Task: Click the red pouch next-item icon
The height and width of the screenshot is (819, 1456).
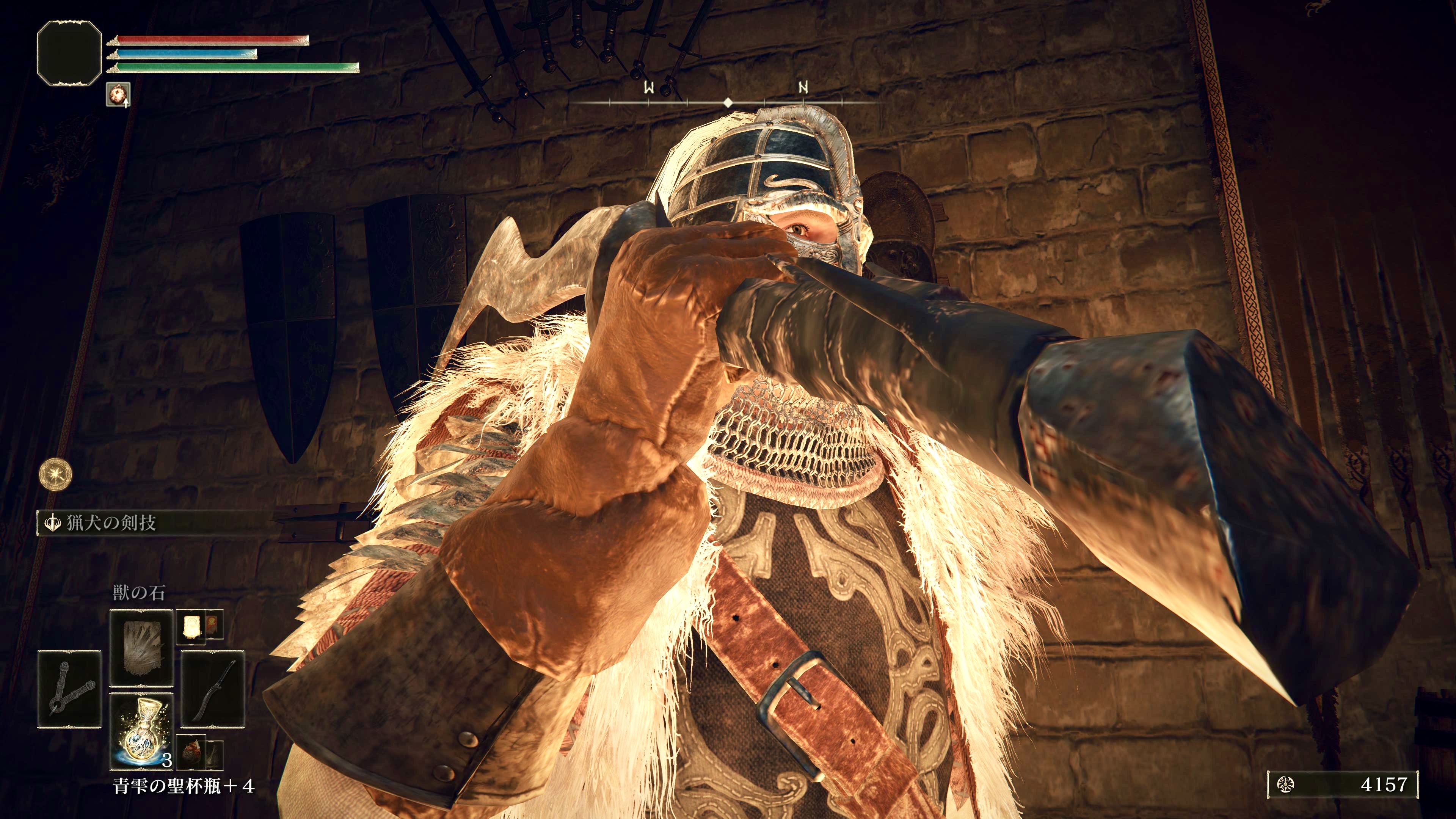Action: (x=190, y=753)
